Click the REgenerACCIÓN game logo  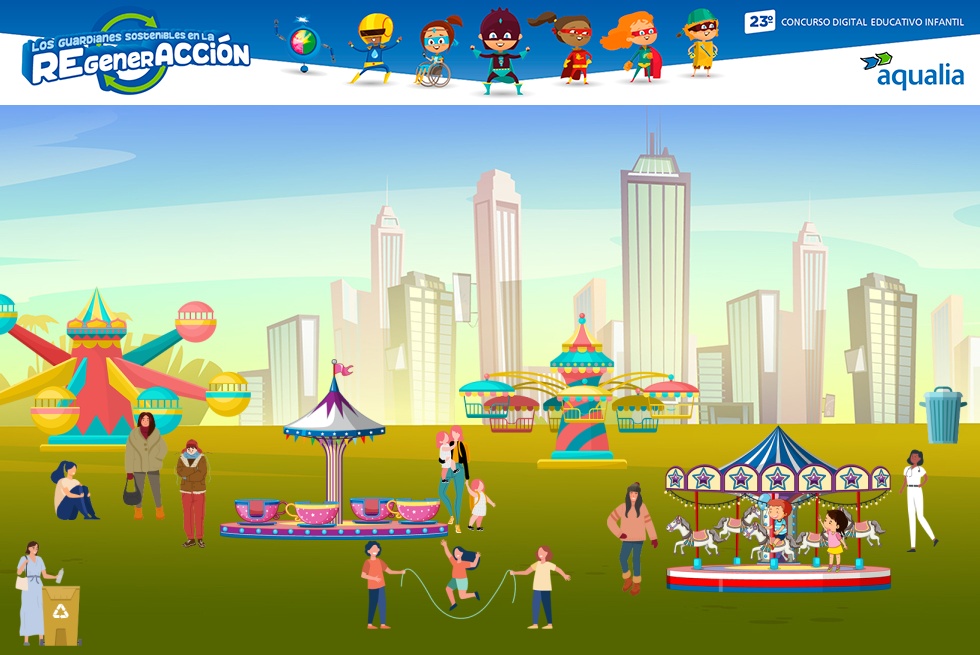(x=137, y=55)
